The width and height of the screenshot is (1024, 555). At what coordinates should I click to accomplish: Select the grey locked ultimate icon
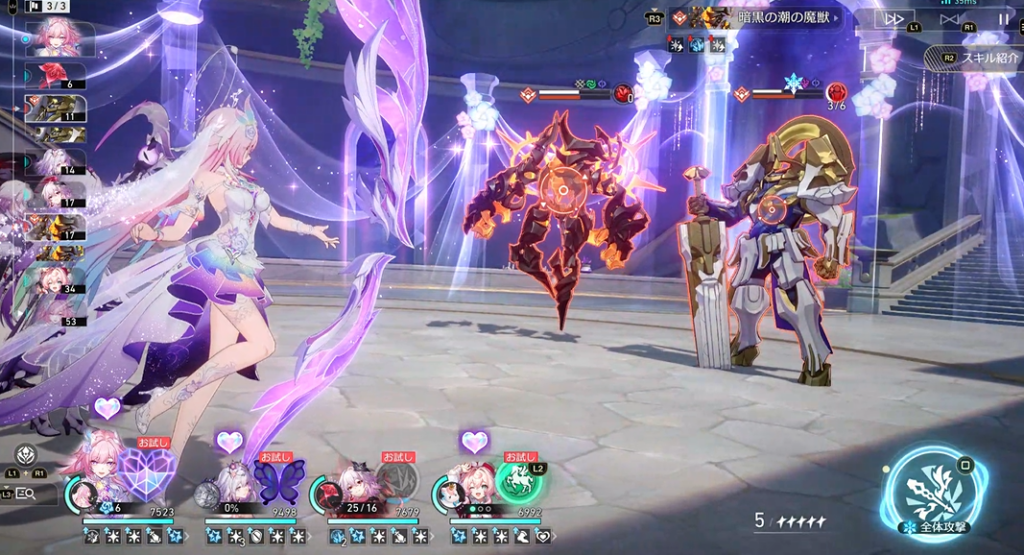point(397,482)
